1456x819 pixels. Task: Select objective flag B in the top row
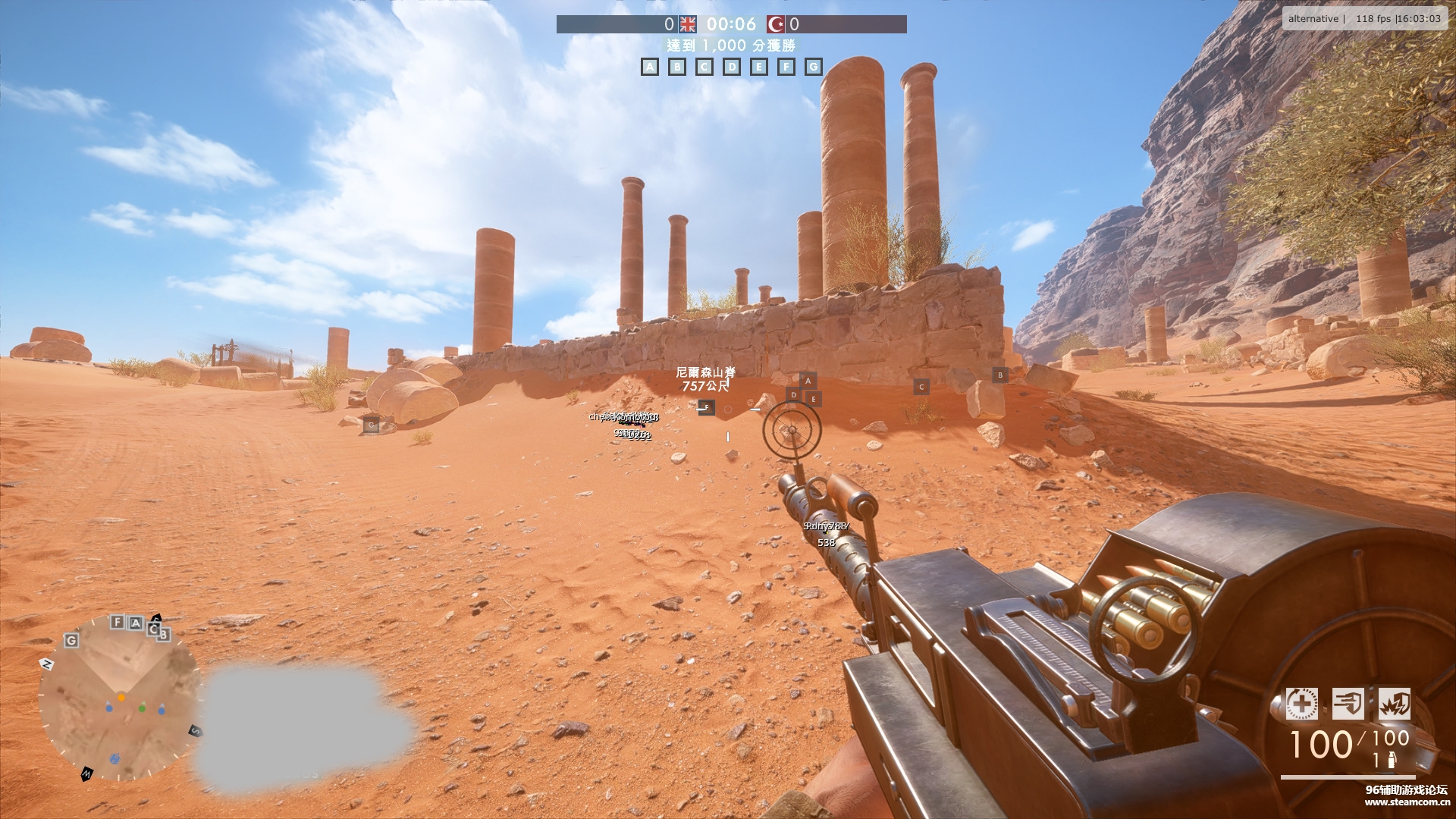[677, 67]
